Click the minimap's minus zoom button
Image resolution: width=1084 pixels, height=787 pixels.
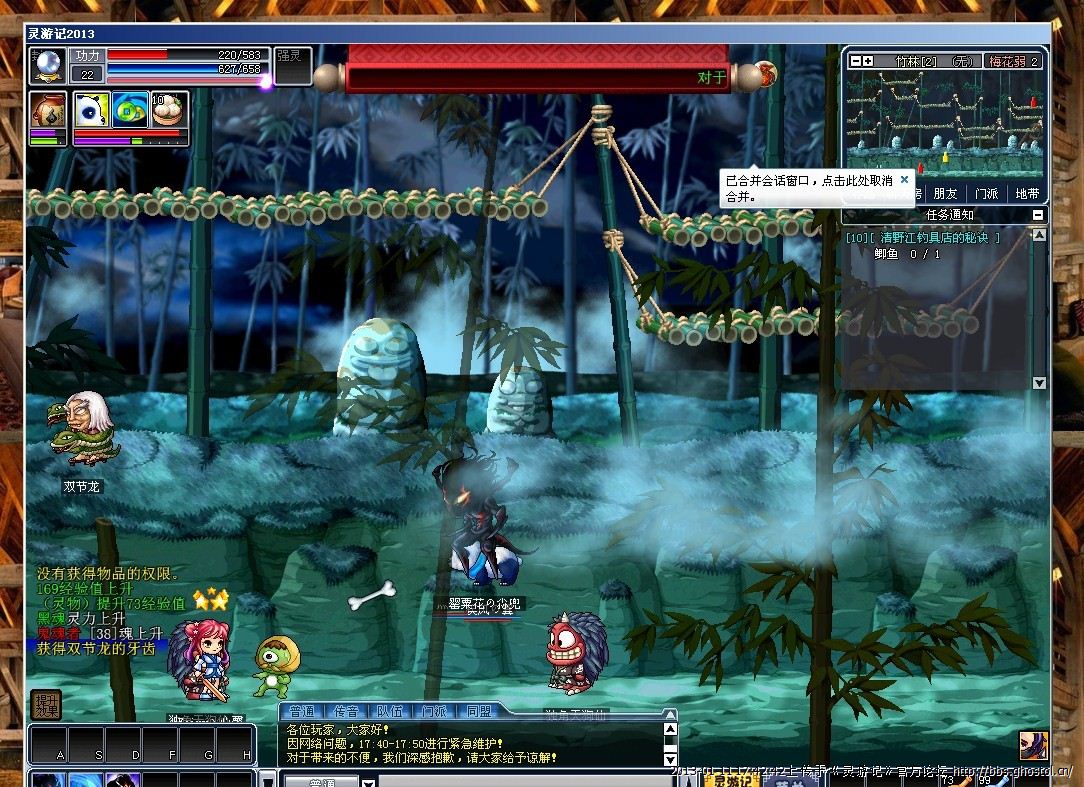tap(855, 62)
